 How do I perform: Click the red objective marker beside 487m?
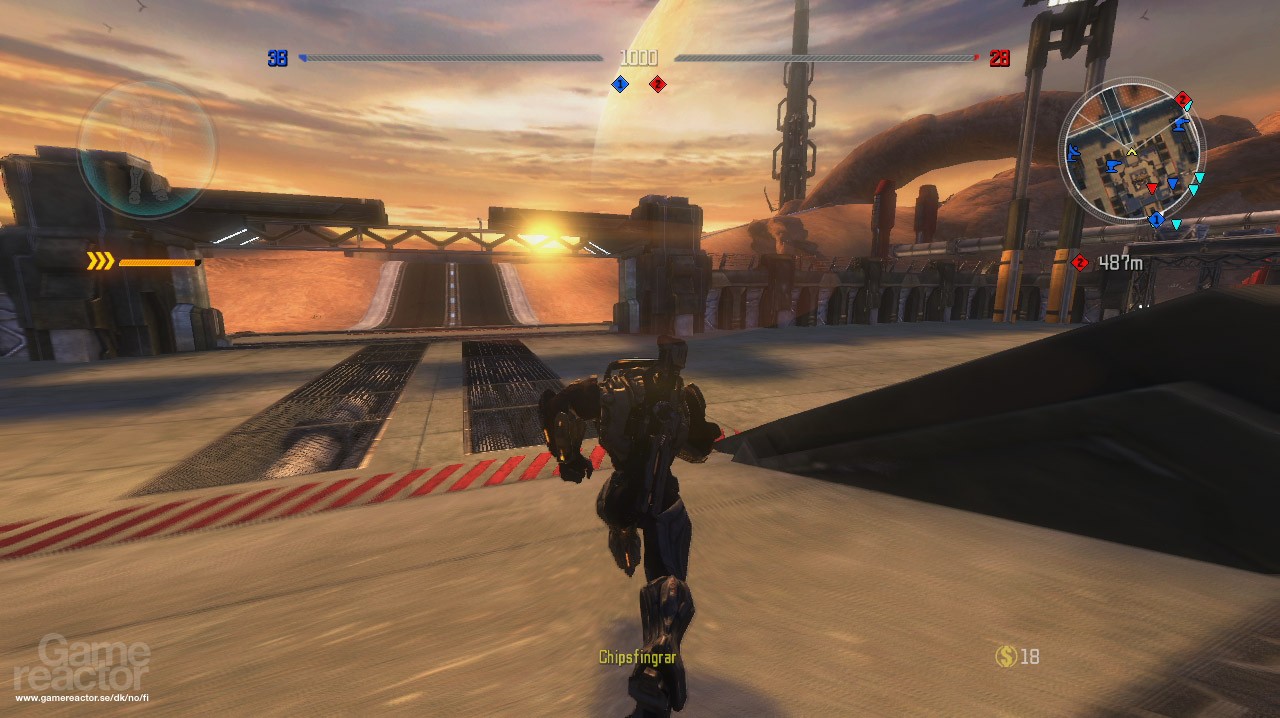(x=1080, y=263)
